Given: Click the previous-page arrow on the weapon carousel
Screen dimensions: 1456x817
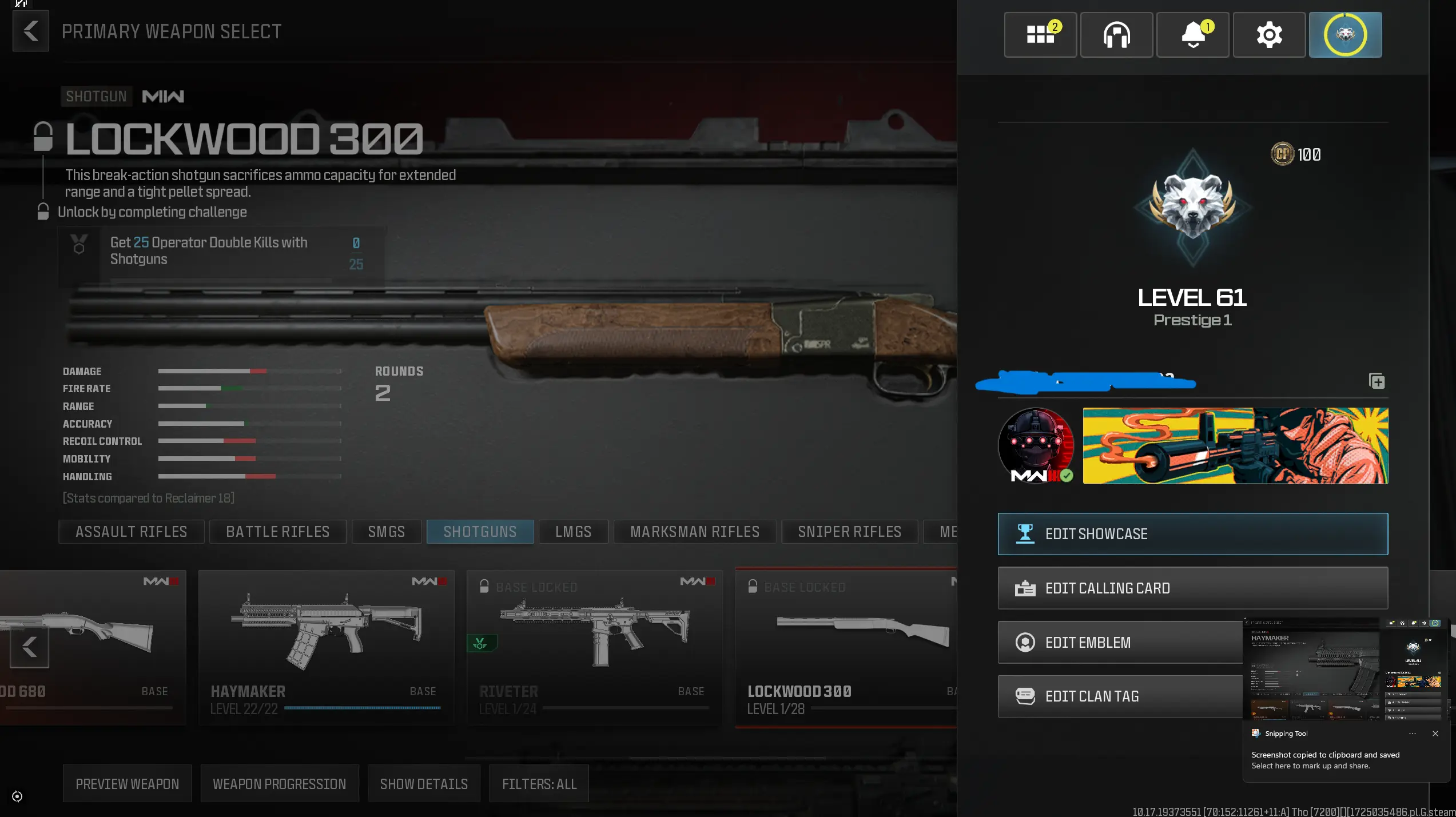Looking at the screenshot, I should (x=29, y=648).
